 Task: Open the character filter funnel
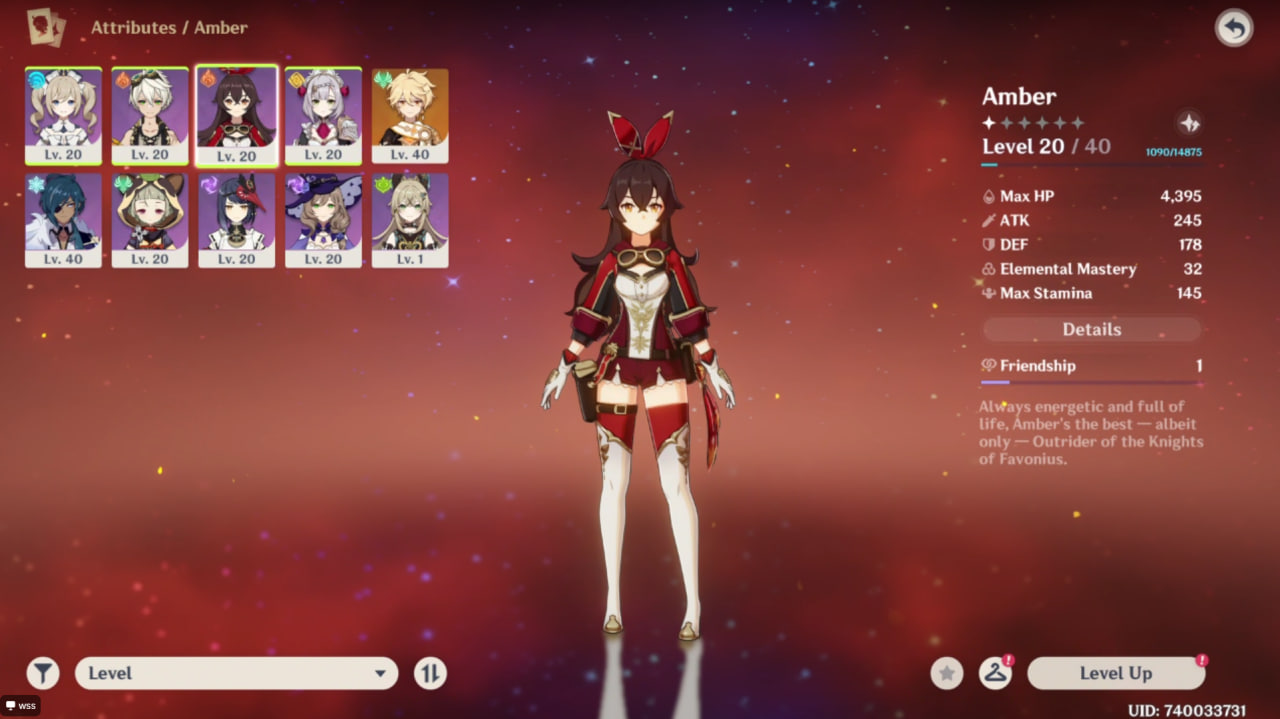point(43,674)
